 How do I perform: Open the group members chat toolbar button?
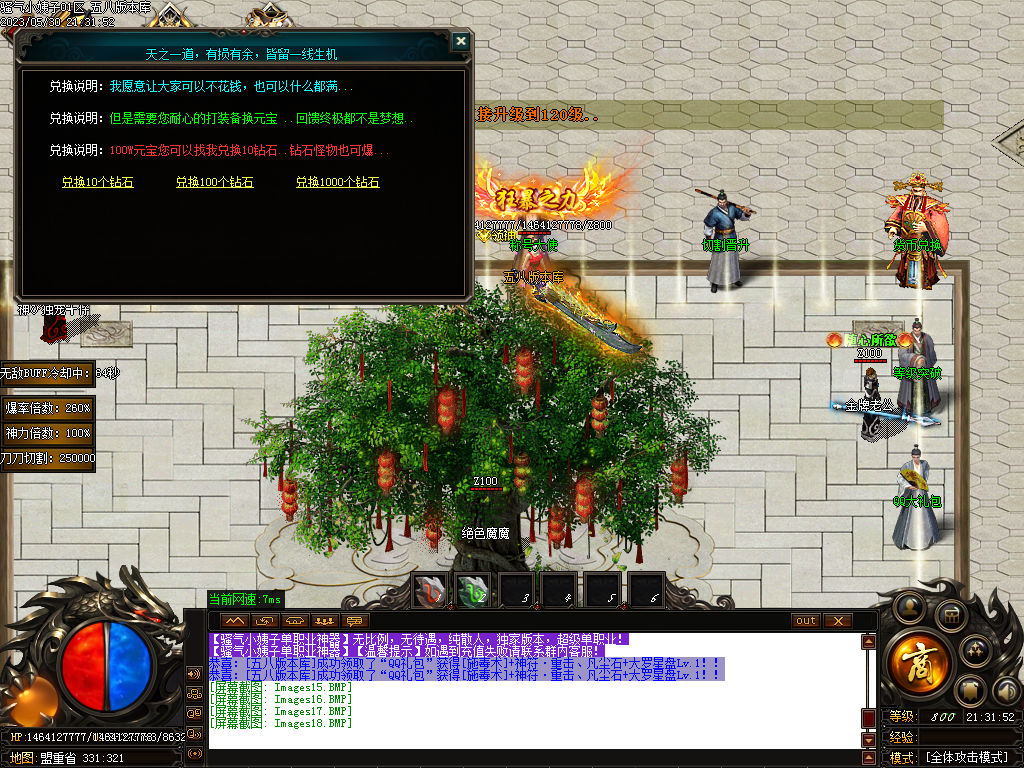323,621
